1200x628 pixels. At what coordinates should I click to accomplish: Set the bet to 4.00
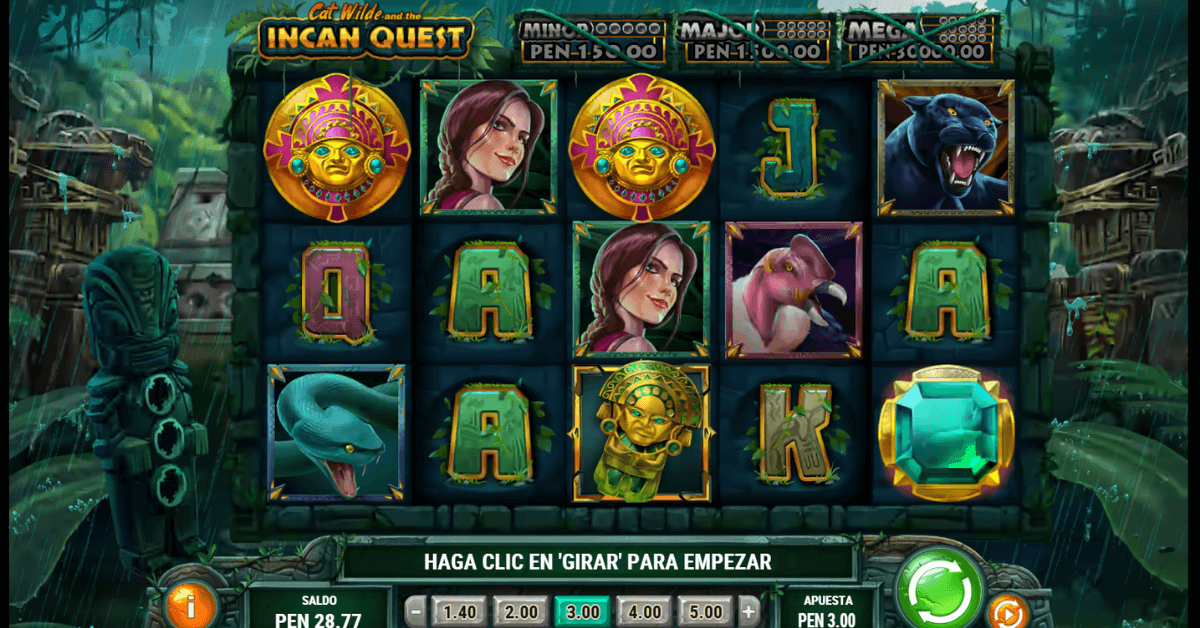(x=643, y=611)
